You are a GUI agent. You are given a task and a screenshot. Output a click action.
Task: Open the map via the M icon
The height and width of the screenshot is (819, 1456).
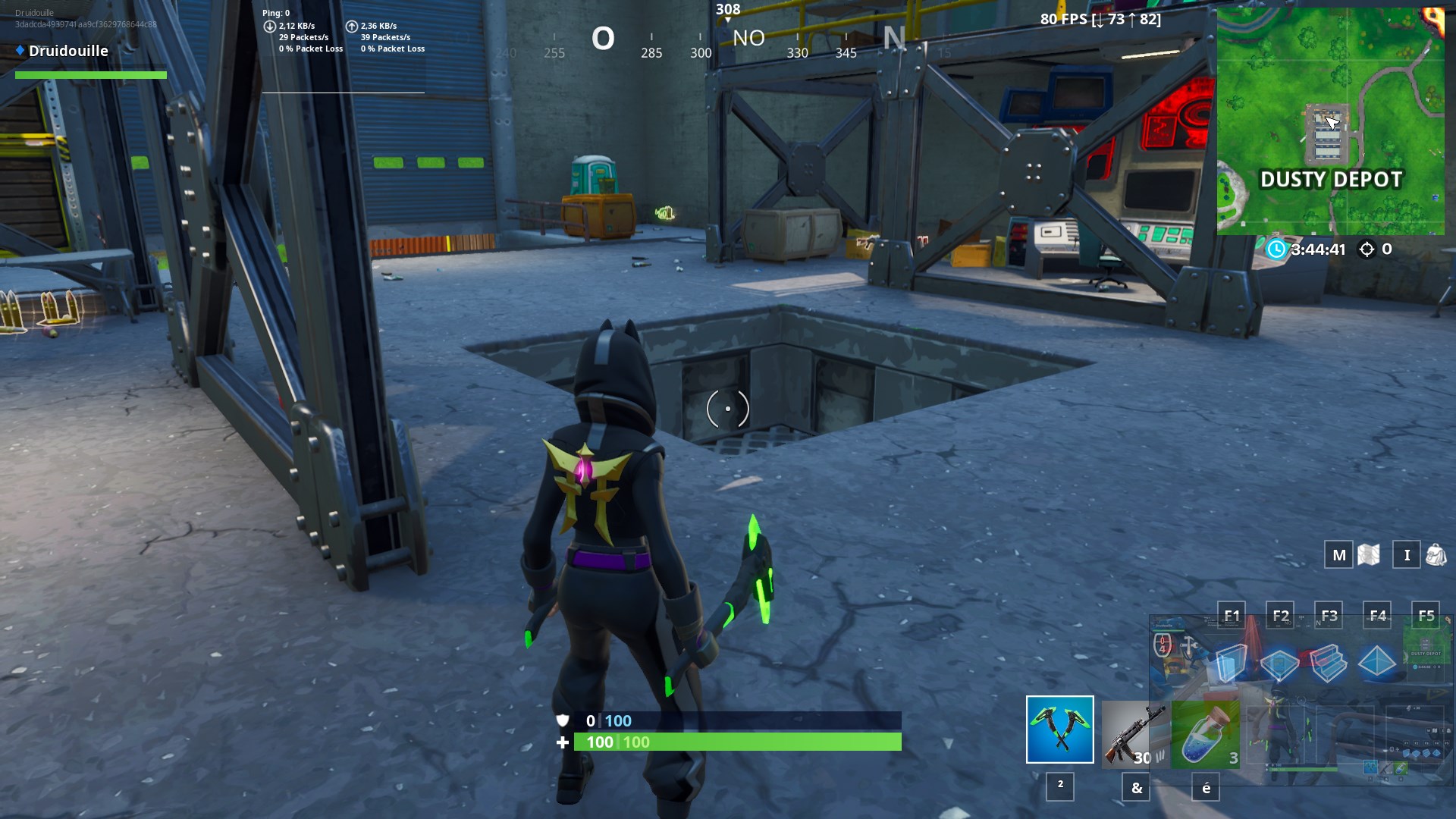1338,554
